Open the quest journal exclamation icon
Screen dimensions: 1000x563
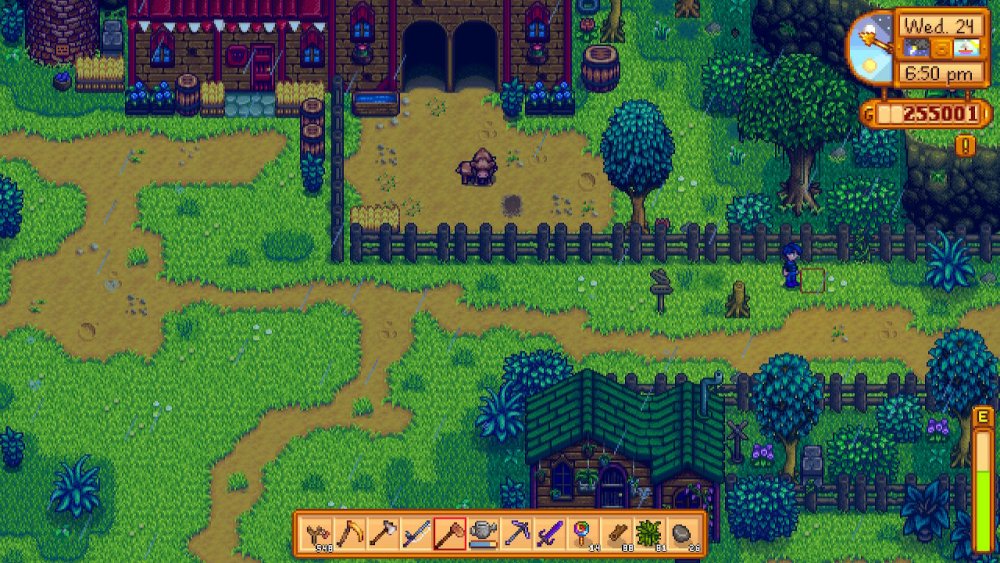pyautogui.click(x=965, y=146)
